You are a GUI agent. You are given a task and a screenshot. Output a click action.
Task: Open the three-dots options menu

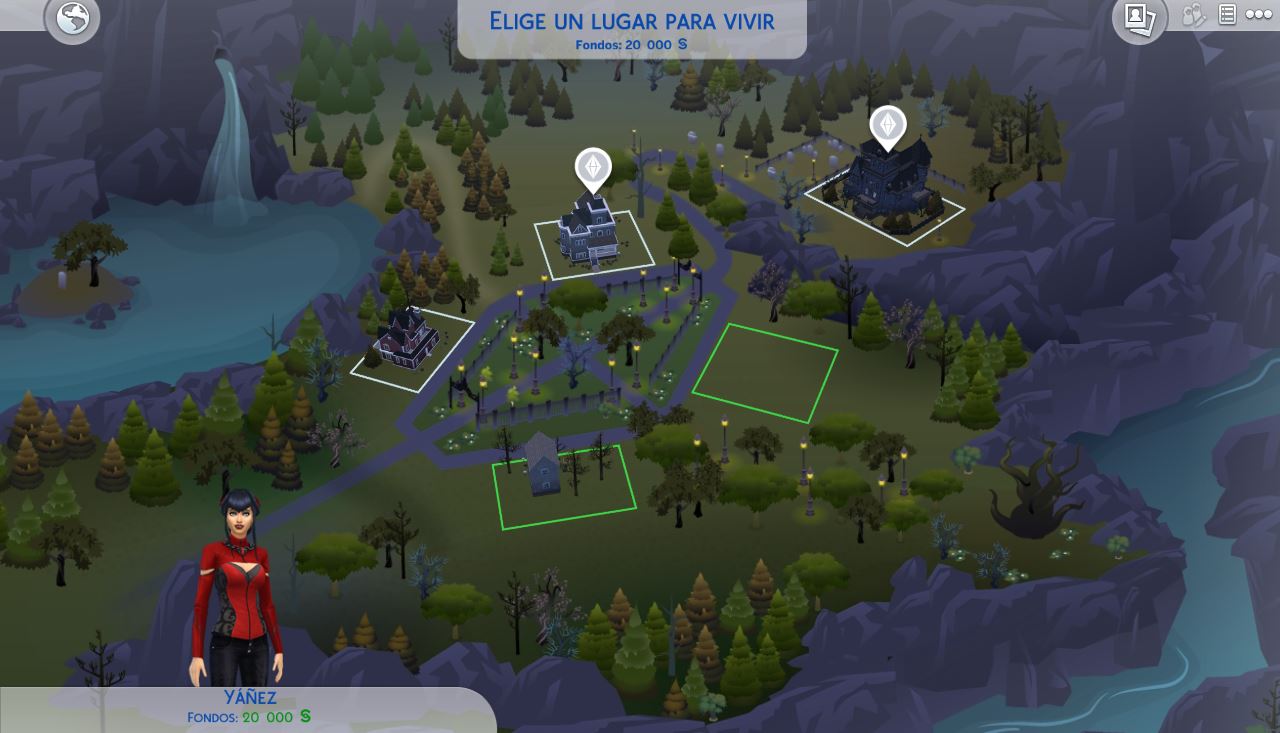click(1258, 15)
